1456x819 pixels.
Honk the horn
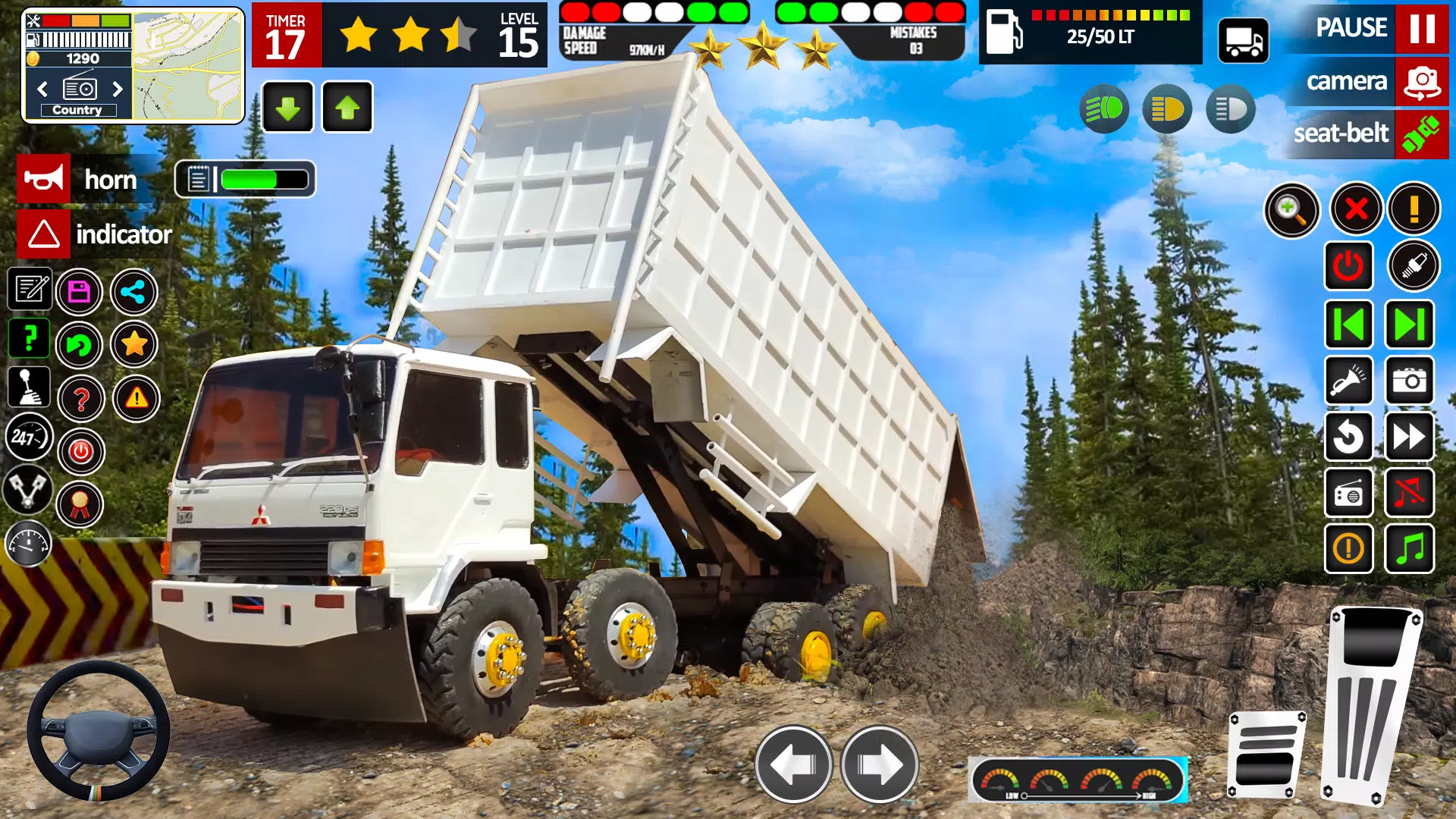(x=44, y=180)
